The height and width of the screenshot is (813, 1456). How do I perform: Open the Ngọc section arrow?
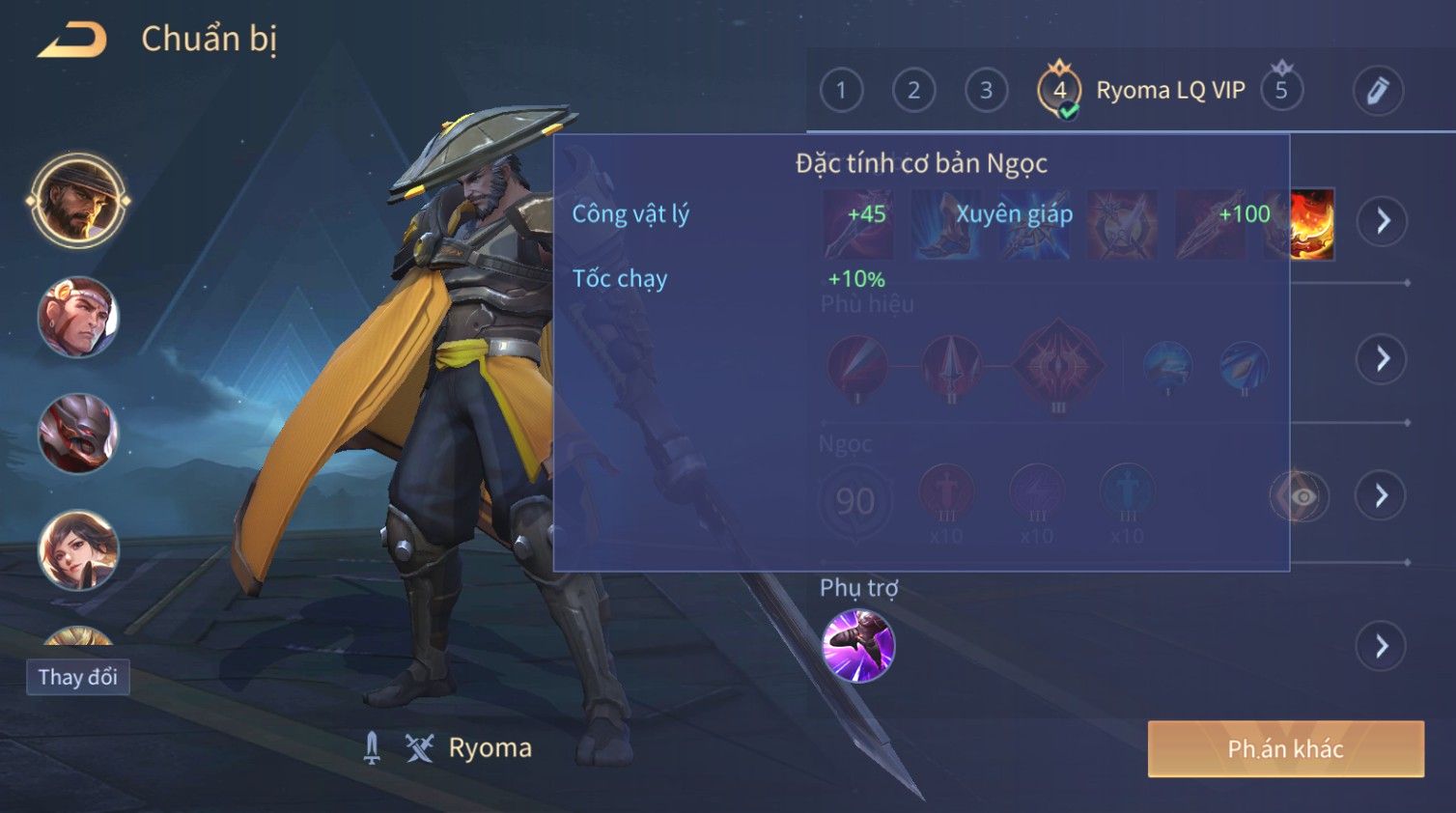tap(1382, 496)
